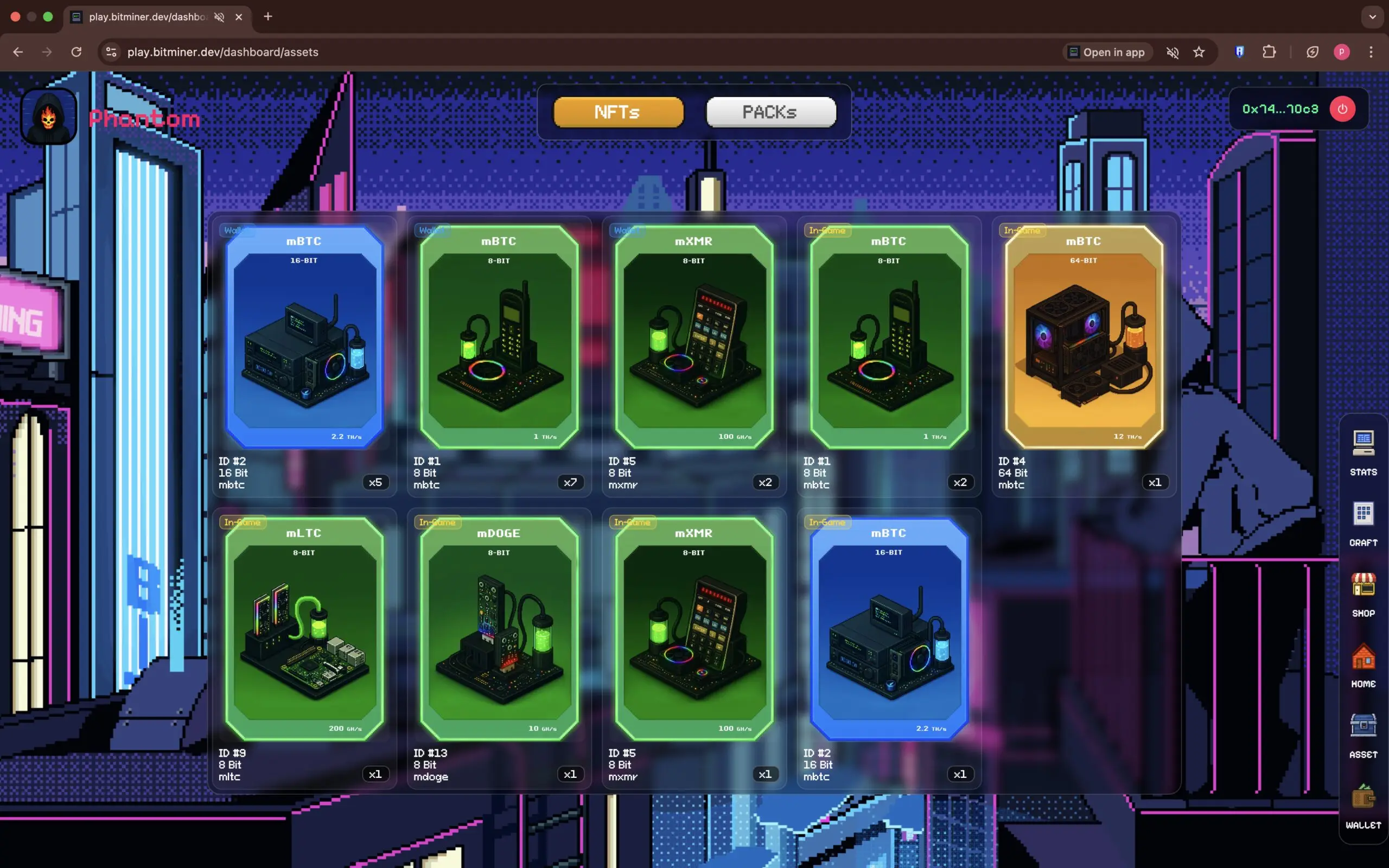Click the battery saver icon in the toolbar
This screenshot has width=1389, height=868.
pos(1313,52)
